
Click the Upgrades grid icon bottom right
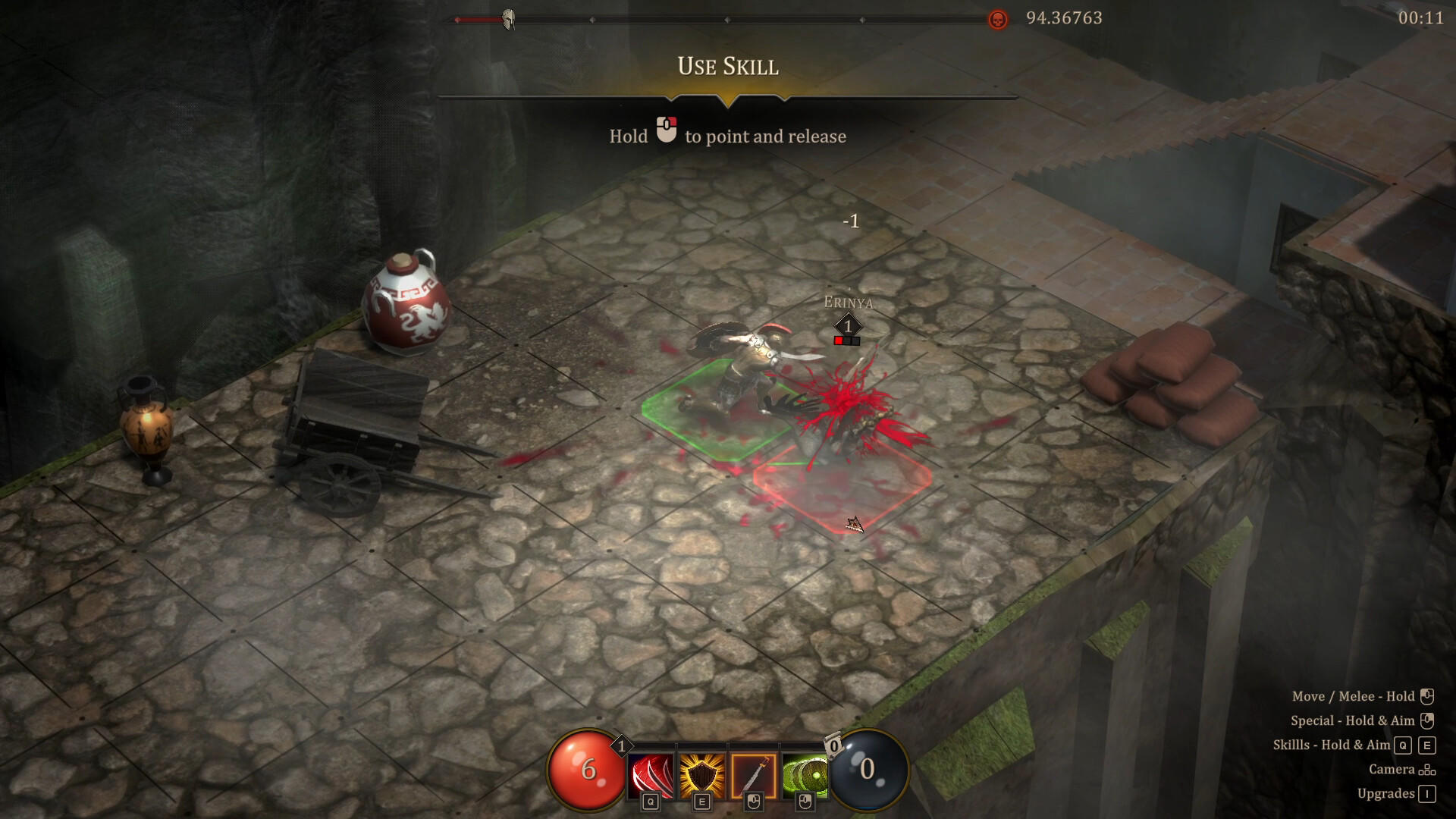point(1429,793)
